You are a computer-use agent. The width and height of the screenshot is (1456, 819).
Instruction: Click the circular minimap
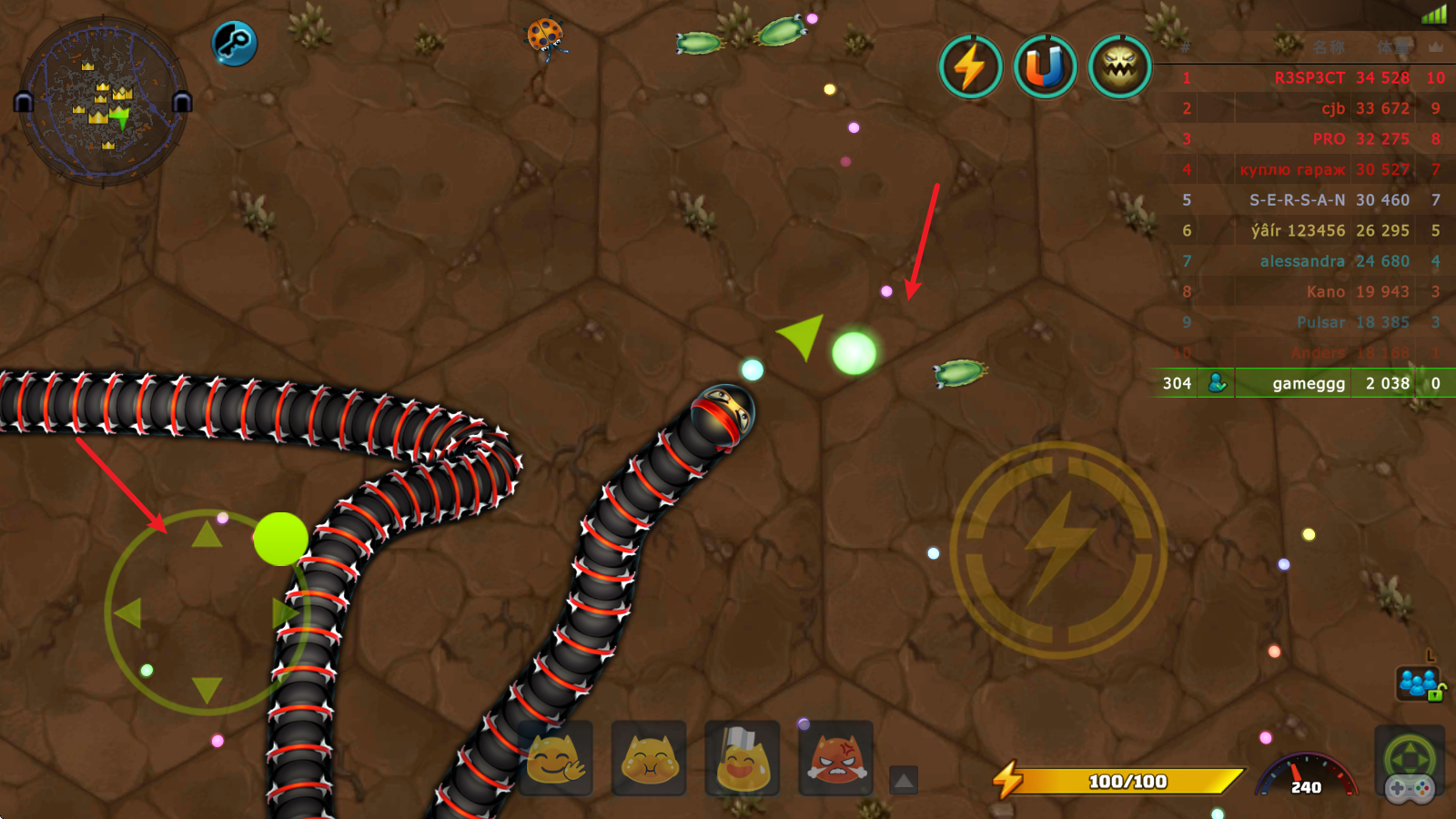click(103, 102)
